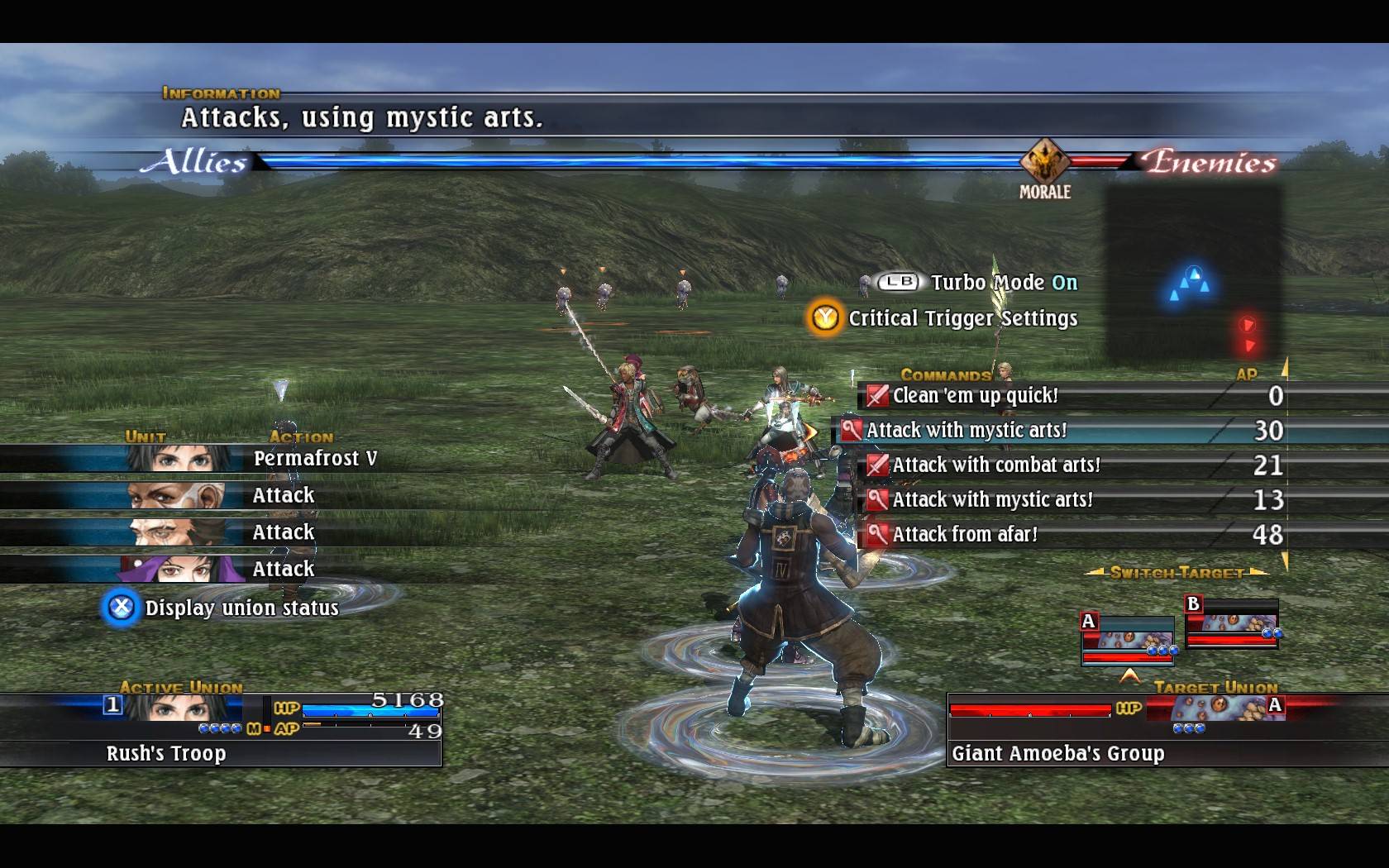Screen dimensions: 1389x868
Task: Choose mystic arts attack costing 30 AP
Action: pyautogui.click(x=967, y=431)
